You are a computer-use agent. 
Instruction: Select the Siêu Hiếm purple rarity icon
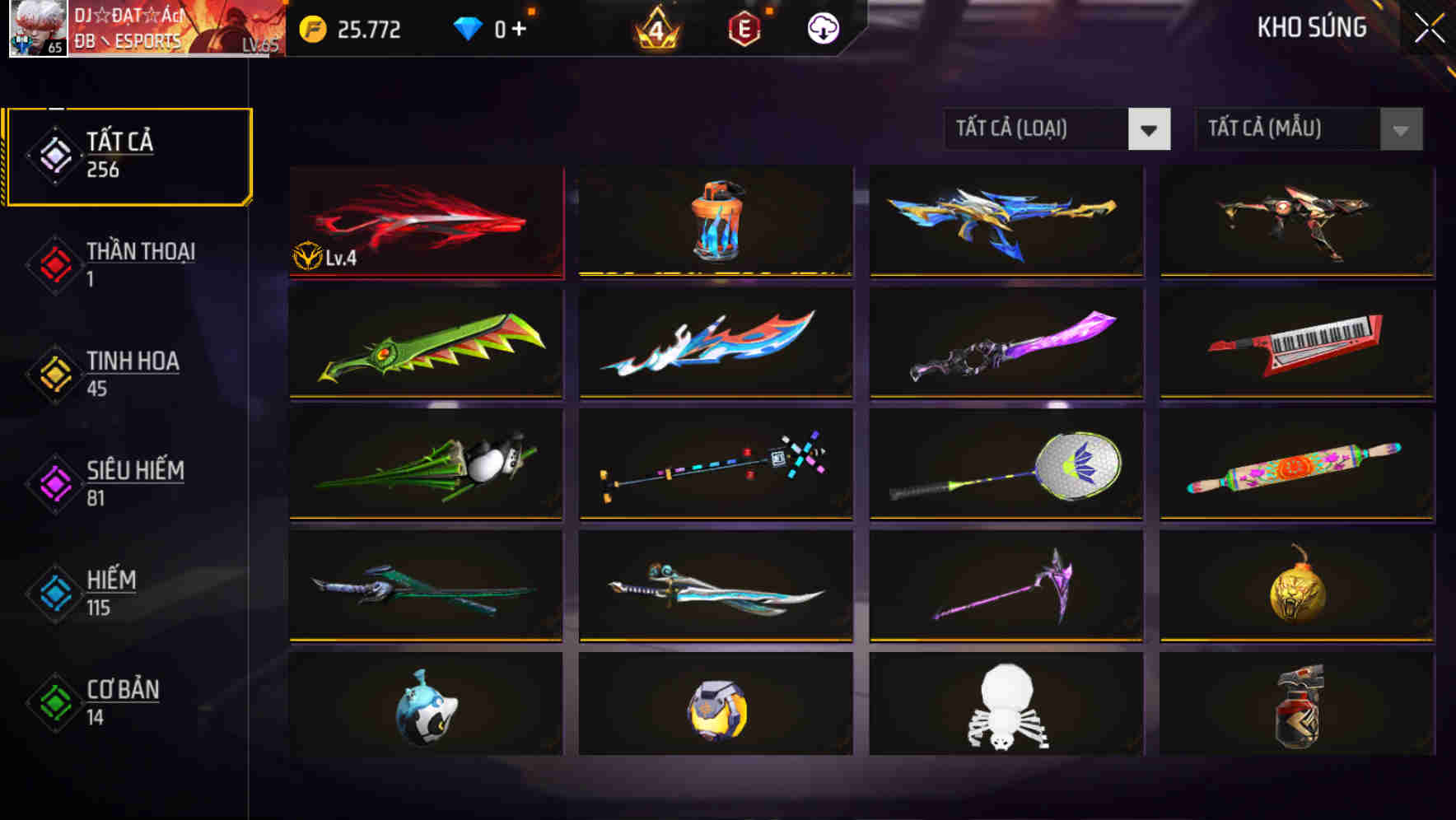coord(53,482)
